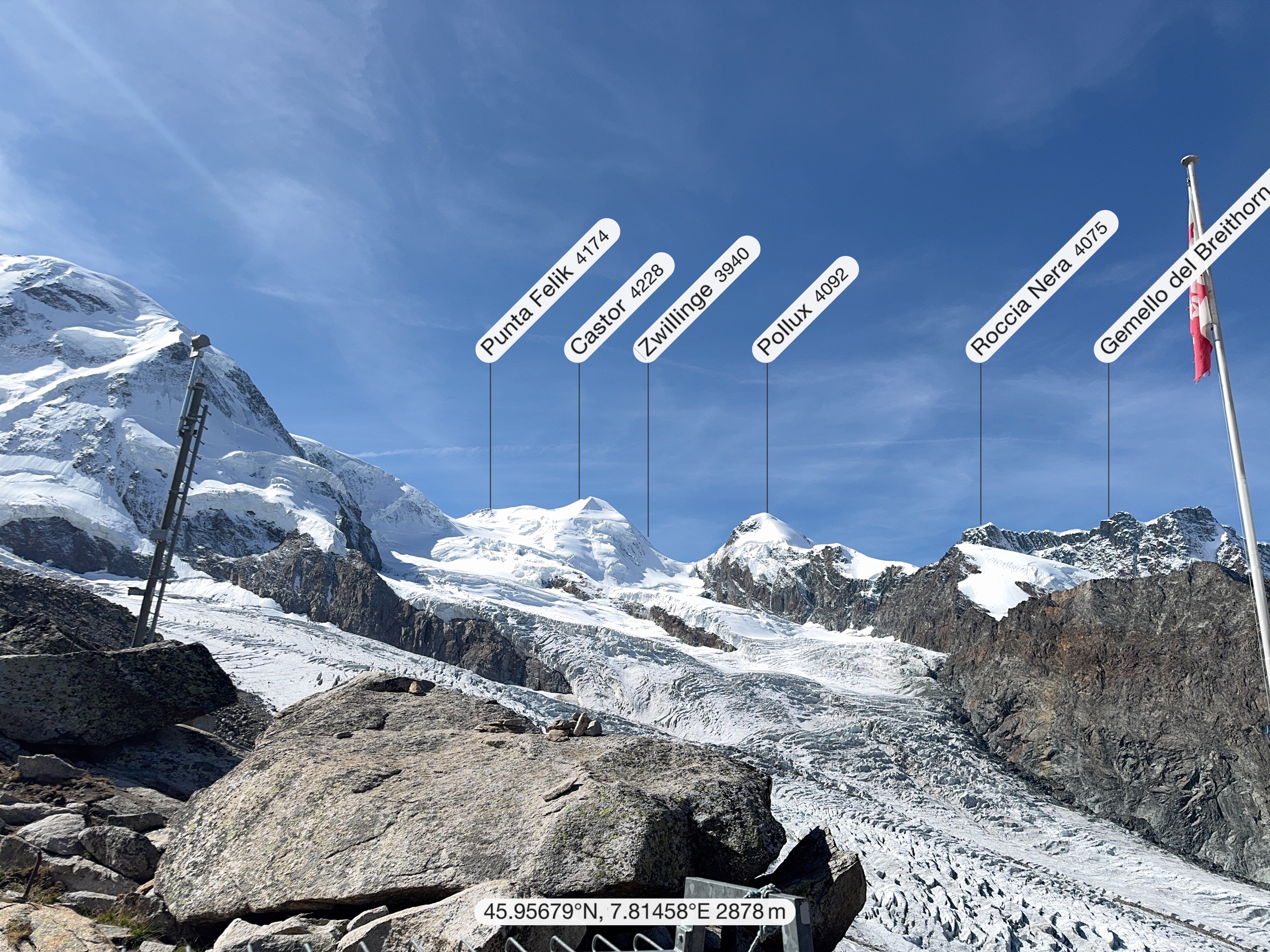Select the Roccia Nera 4075 label
The height and width of the screenshot is (952, 1270).
(x=1042, y=286)
